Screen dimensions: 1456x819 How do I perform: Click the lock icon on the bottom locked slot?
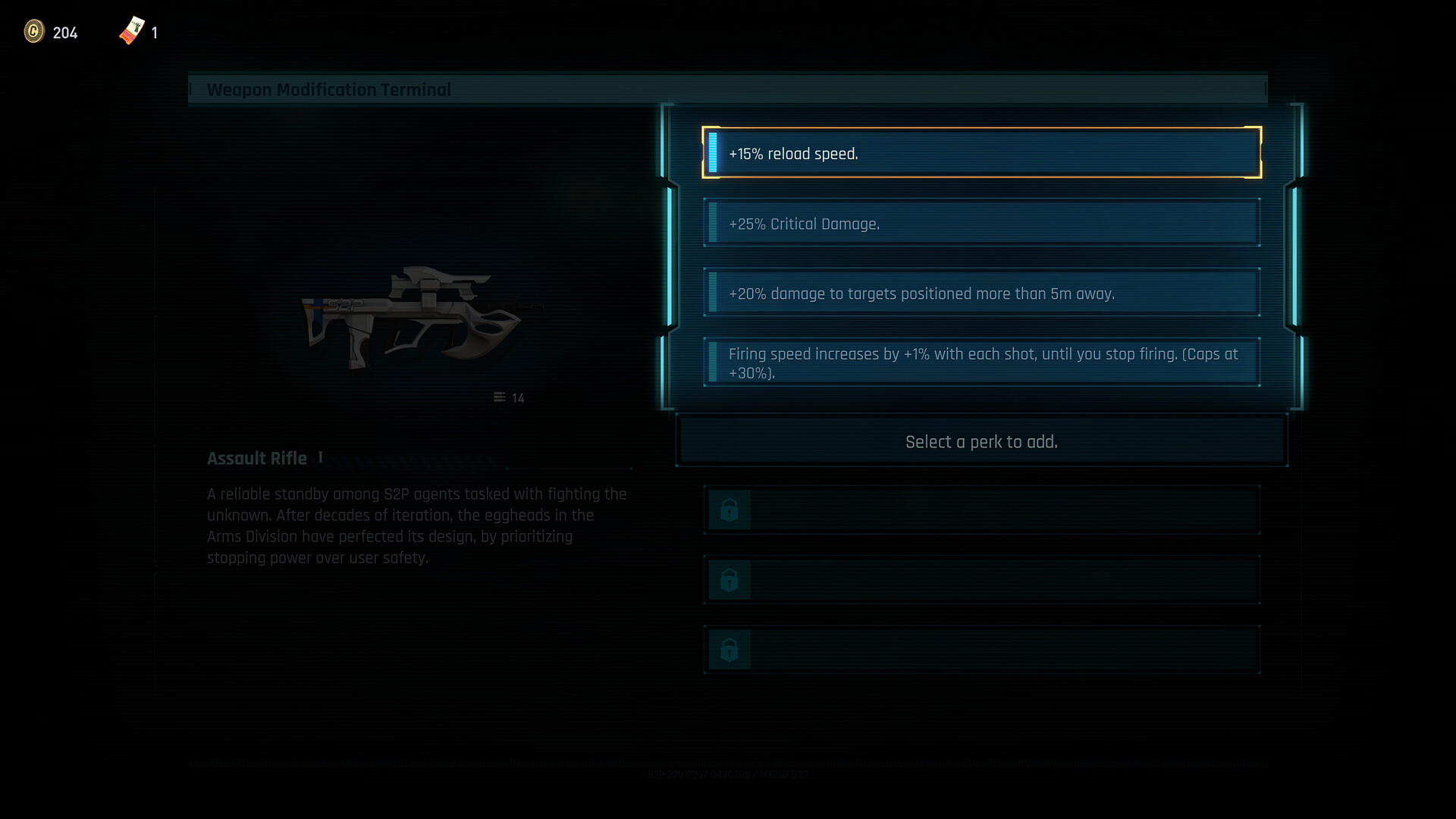pos(729,649)
